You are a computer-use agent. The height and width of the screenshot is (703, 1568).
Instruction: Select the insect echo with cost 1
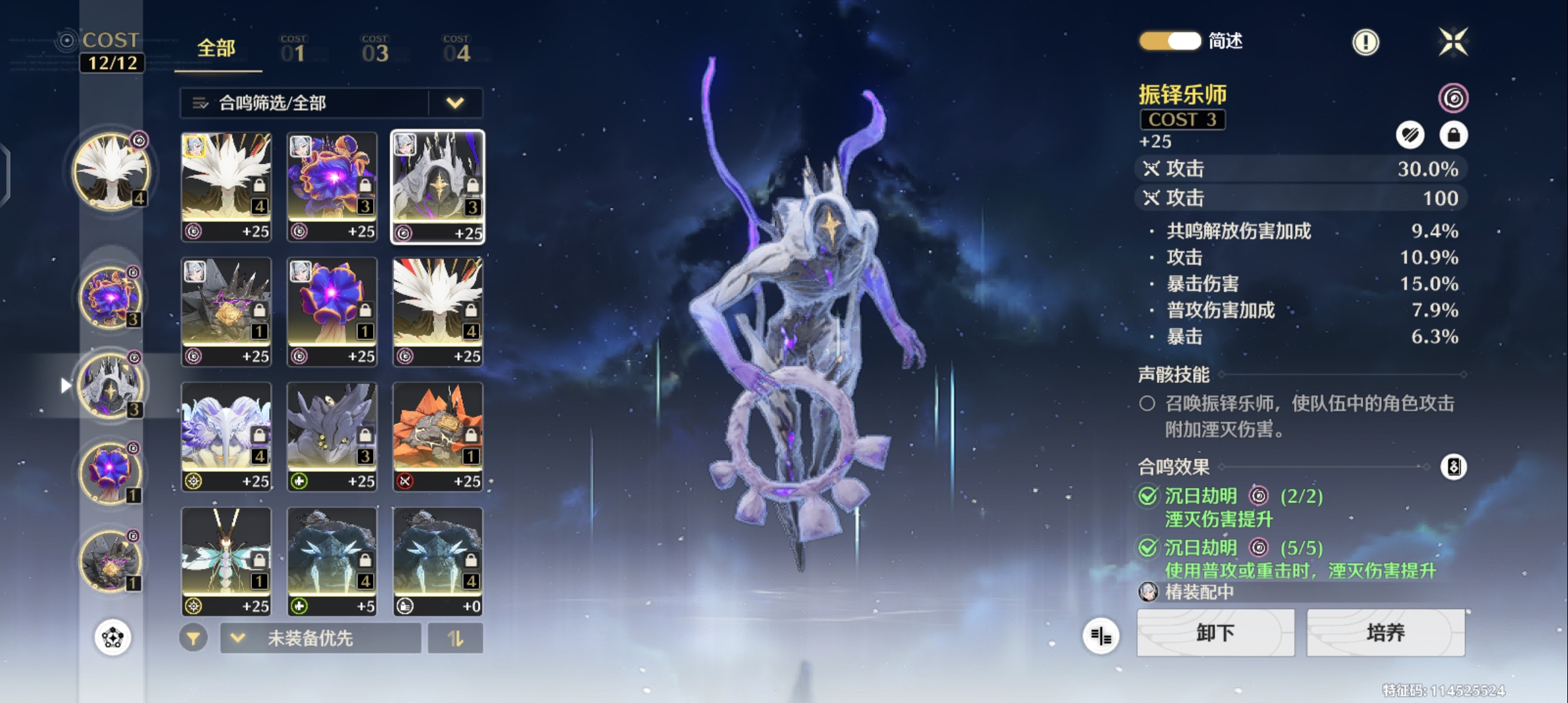(226, 561)
